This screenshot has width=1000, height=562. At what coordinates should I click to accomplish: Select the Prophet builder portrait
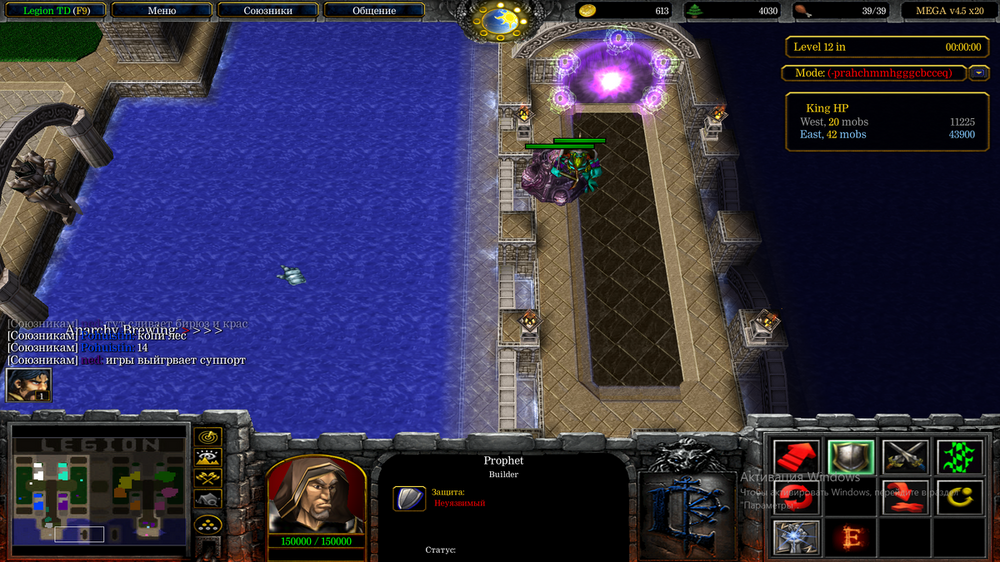pos(314,495)
